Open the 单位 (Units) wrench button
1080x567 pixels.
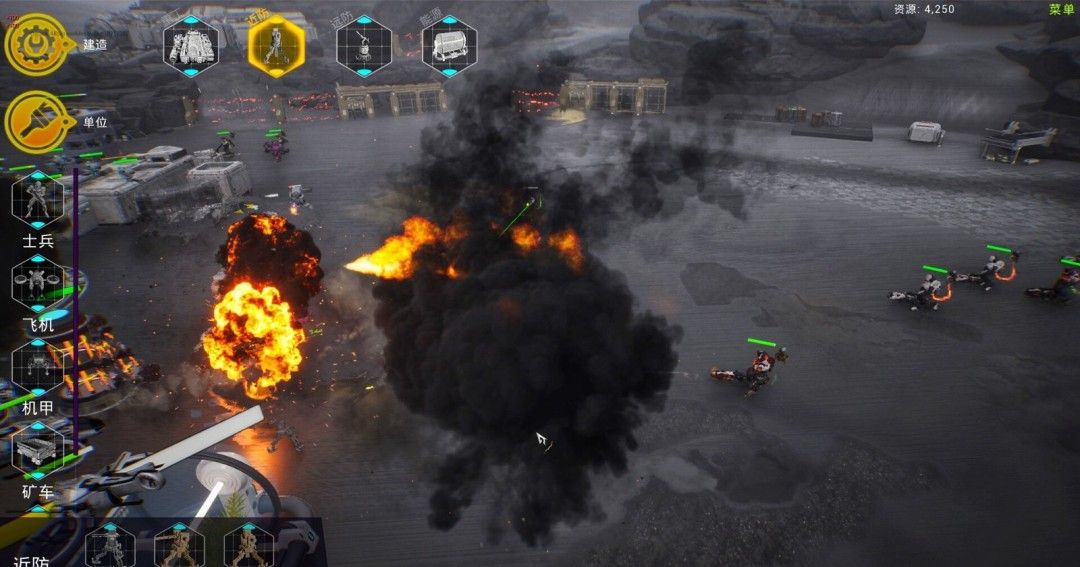(x=36, y=122)
